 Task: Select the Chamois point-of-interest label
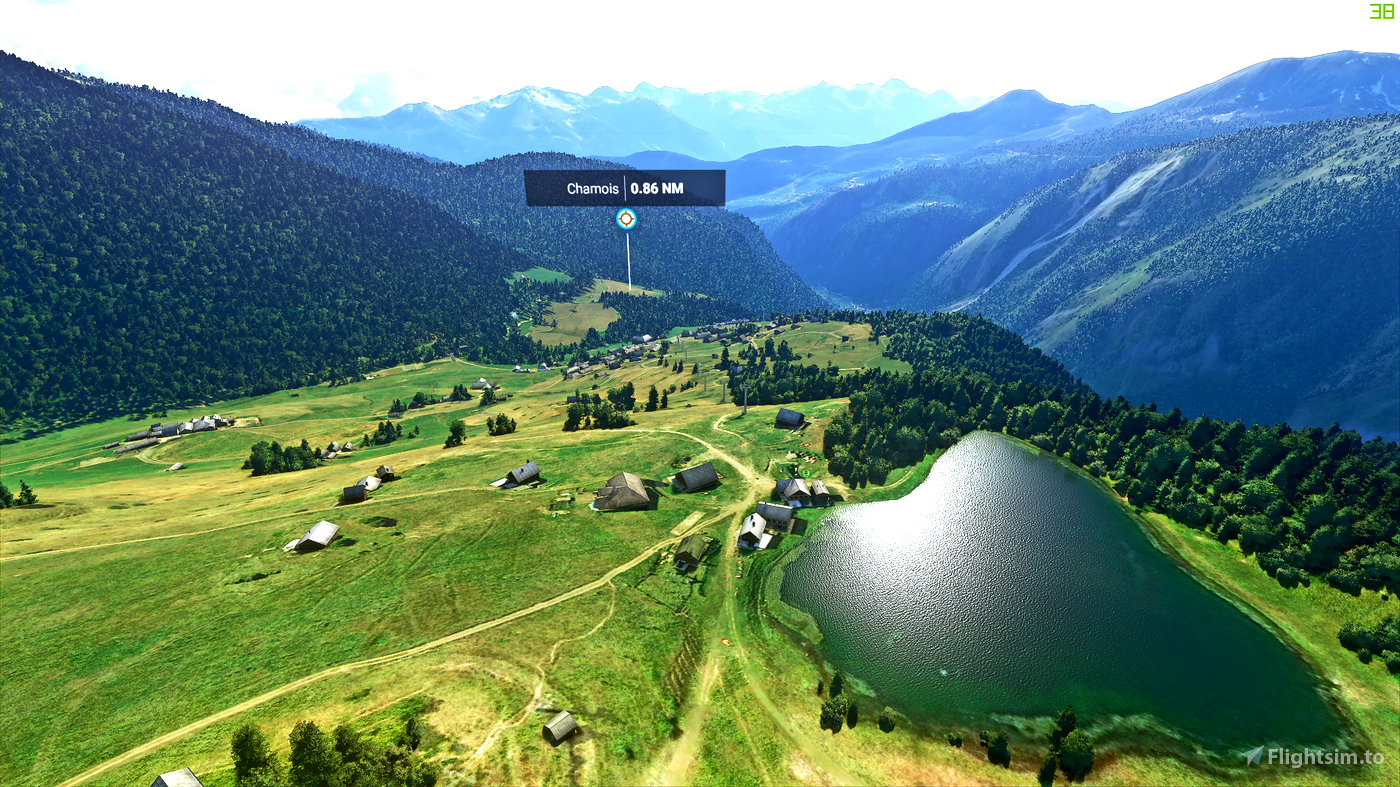624,188
